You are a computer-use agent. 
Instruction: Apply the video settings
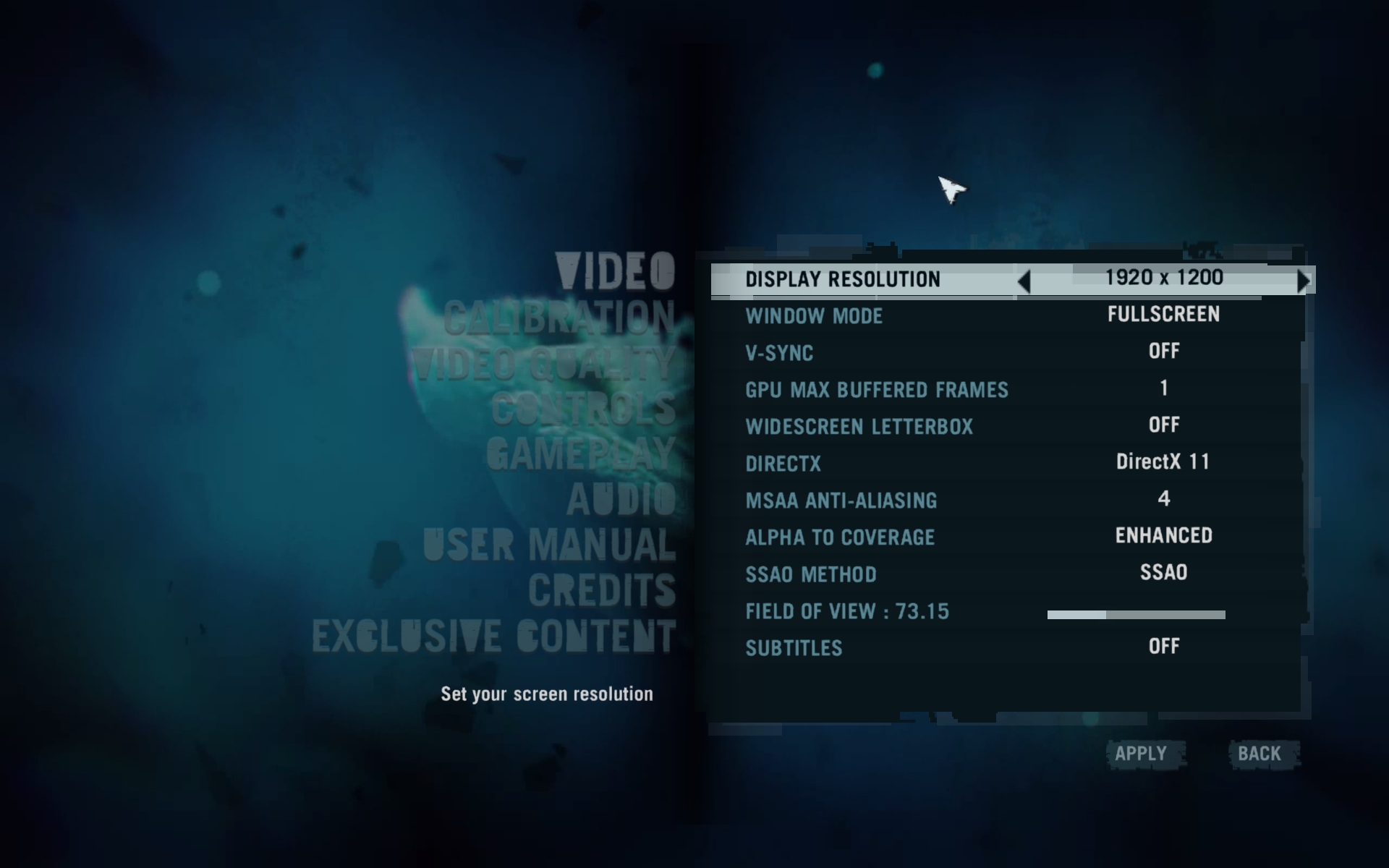pos(1141,754)
